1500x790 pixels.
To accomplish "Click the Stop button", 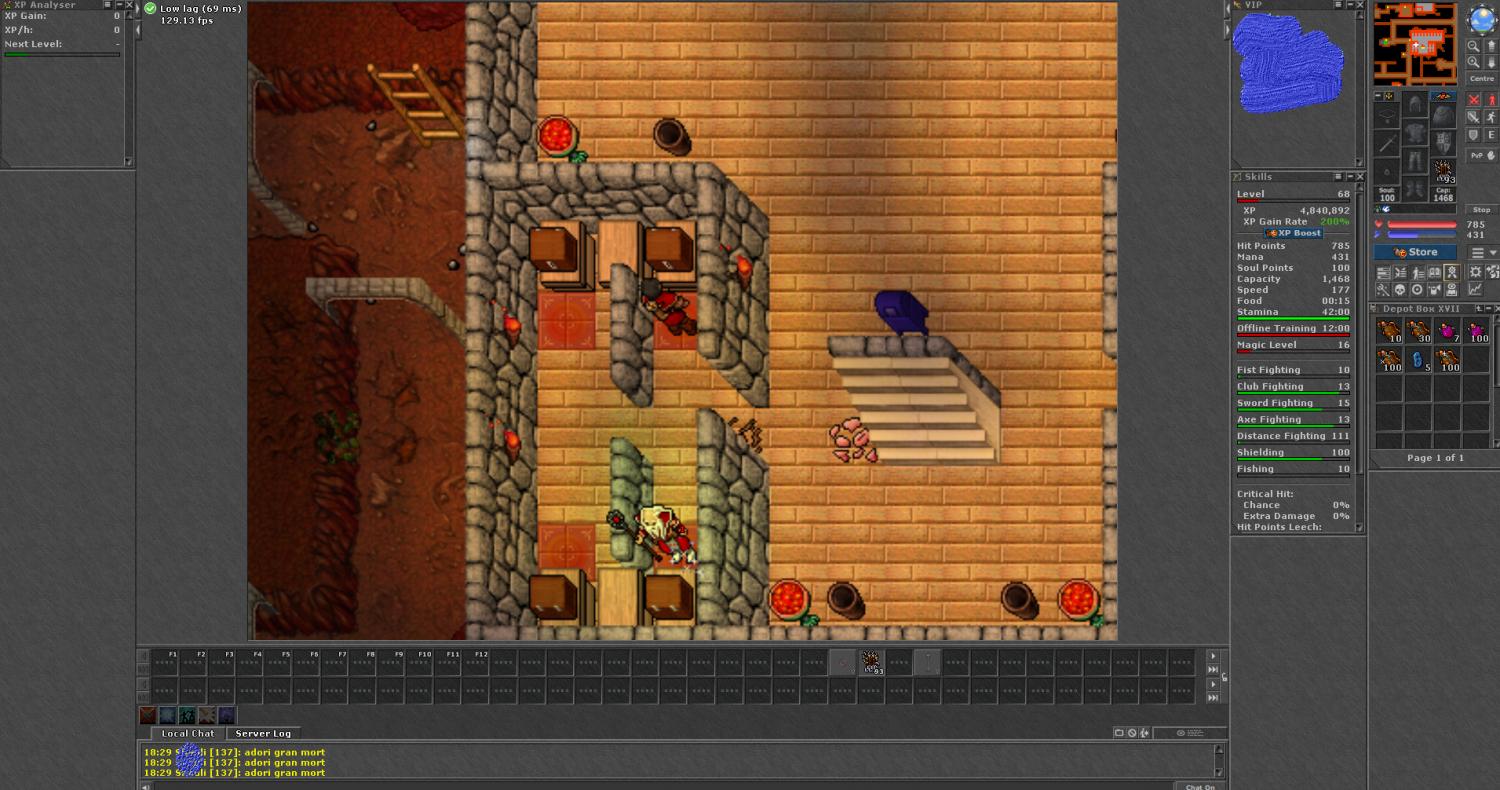I will pyautogui.click(x=1481, y=210).
